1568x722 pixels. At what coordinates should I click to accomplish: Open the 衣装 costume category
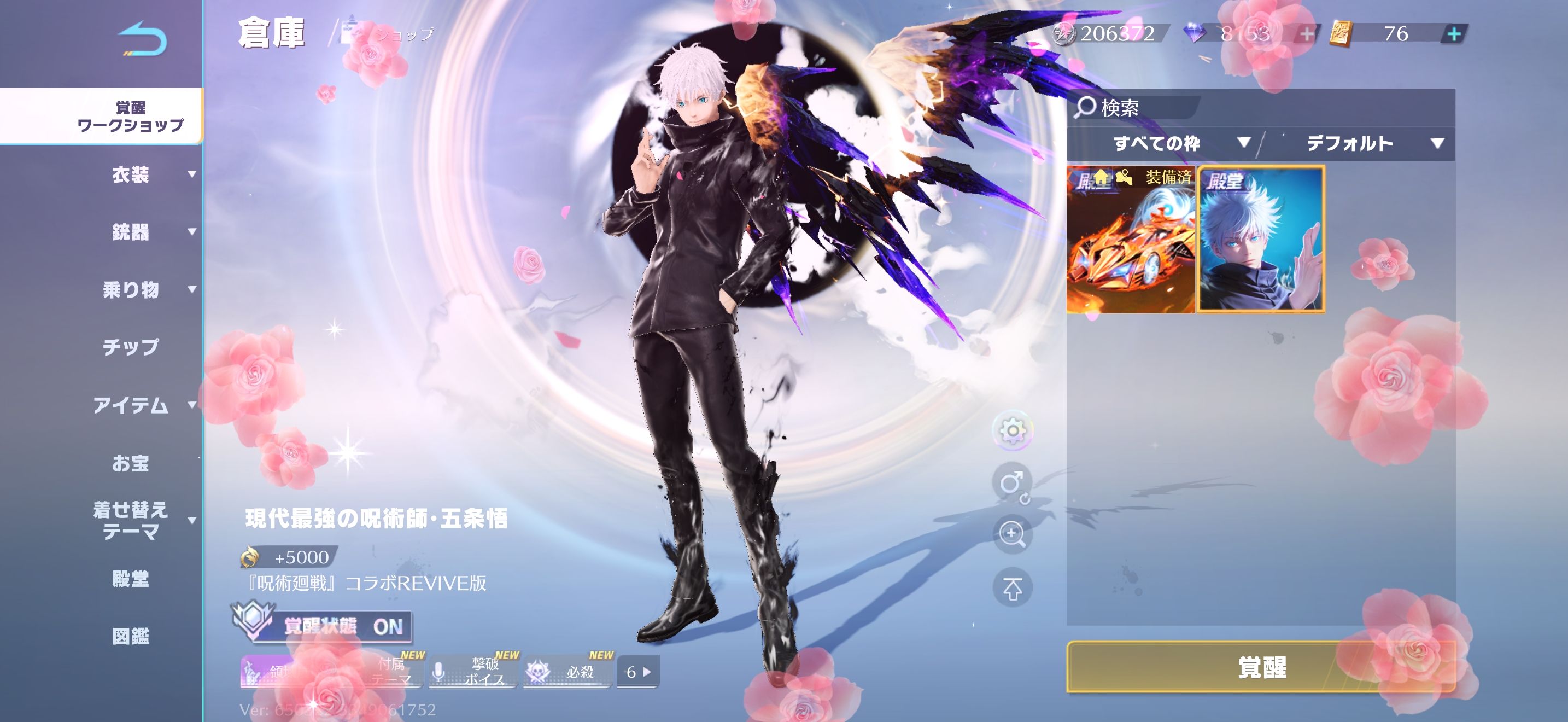[x=130, y=176]
